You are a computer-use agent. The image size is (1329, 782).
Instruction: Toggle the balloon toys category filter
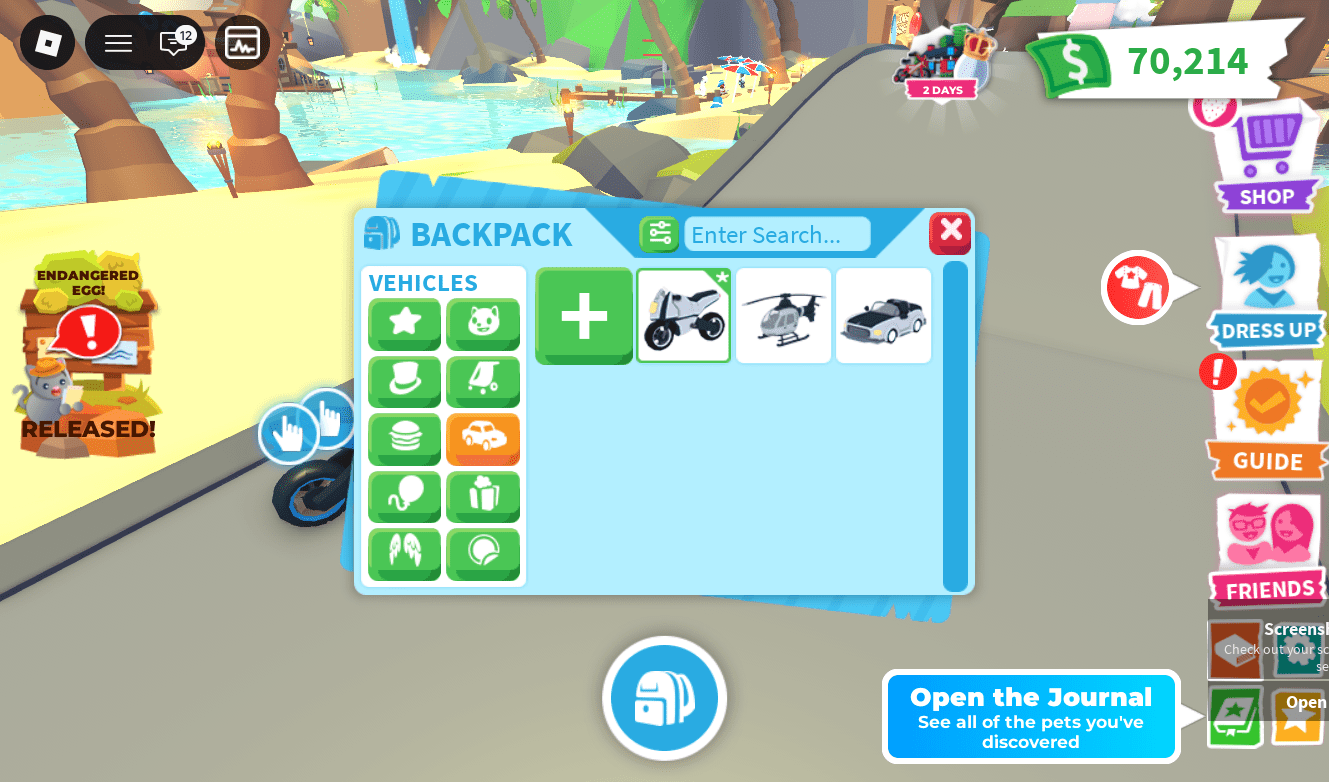pyautogui.click(x=404, y=497)
